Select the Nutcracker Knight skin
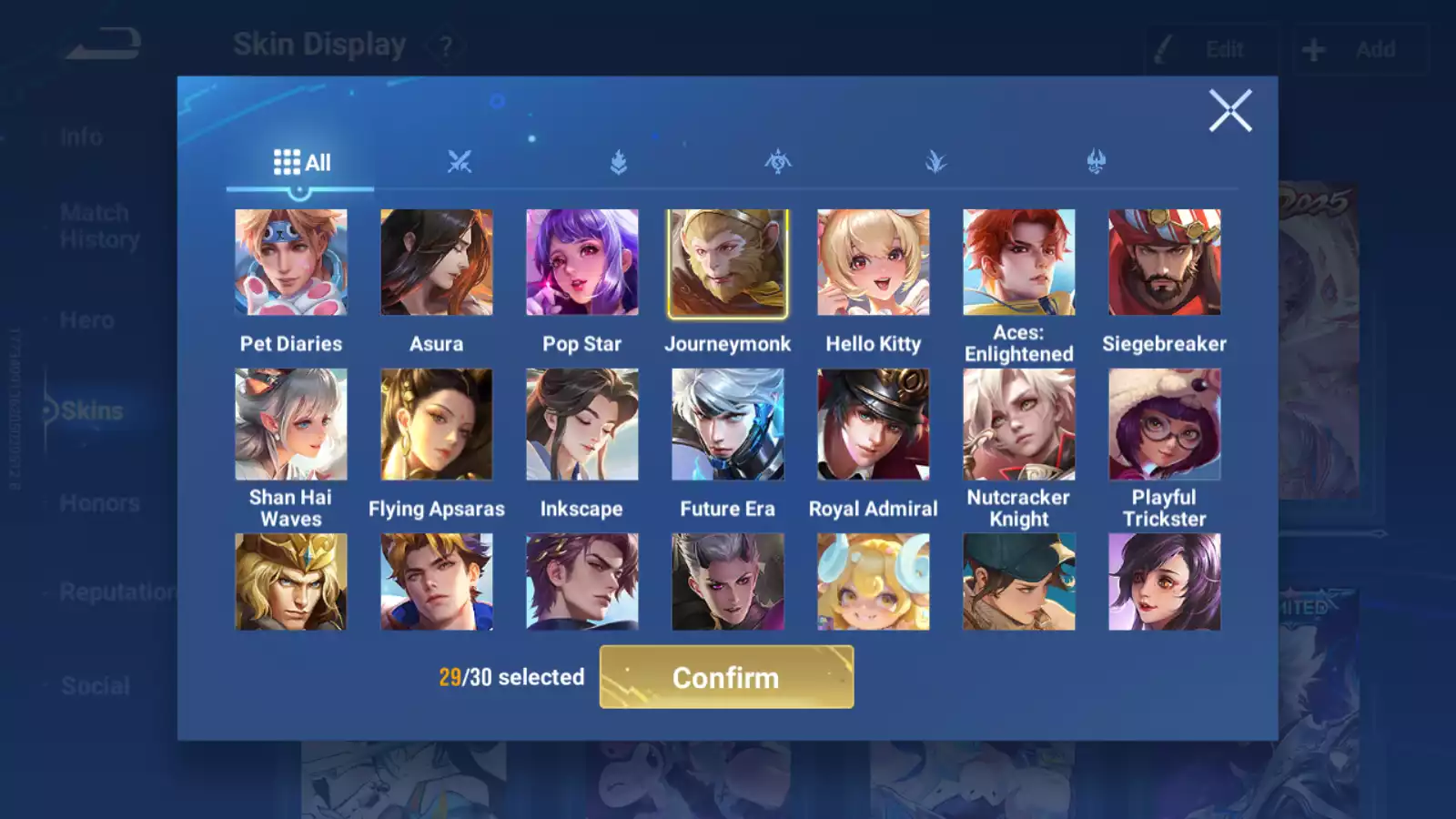This screenshot has height=819, width=1456. coord(1019,424)
